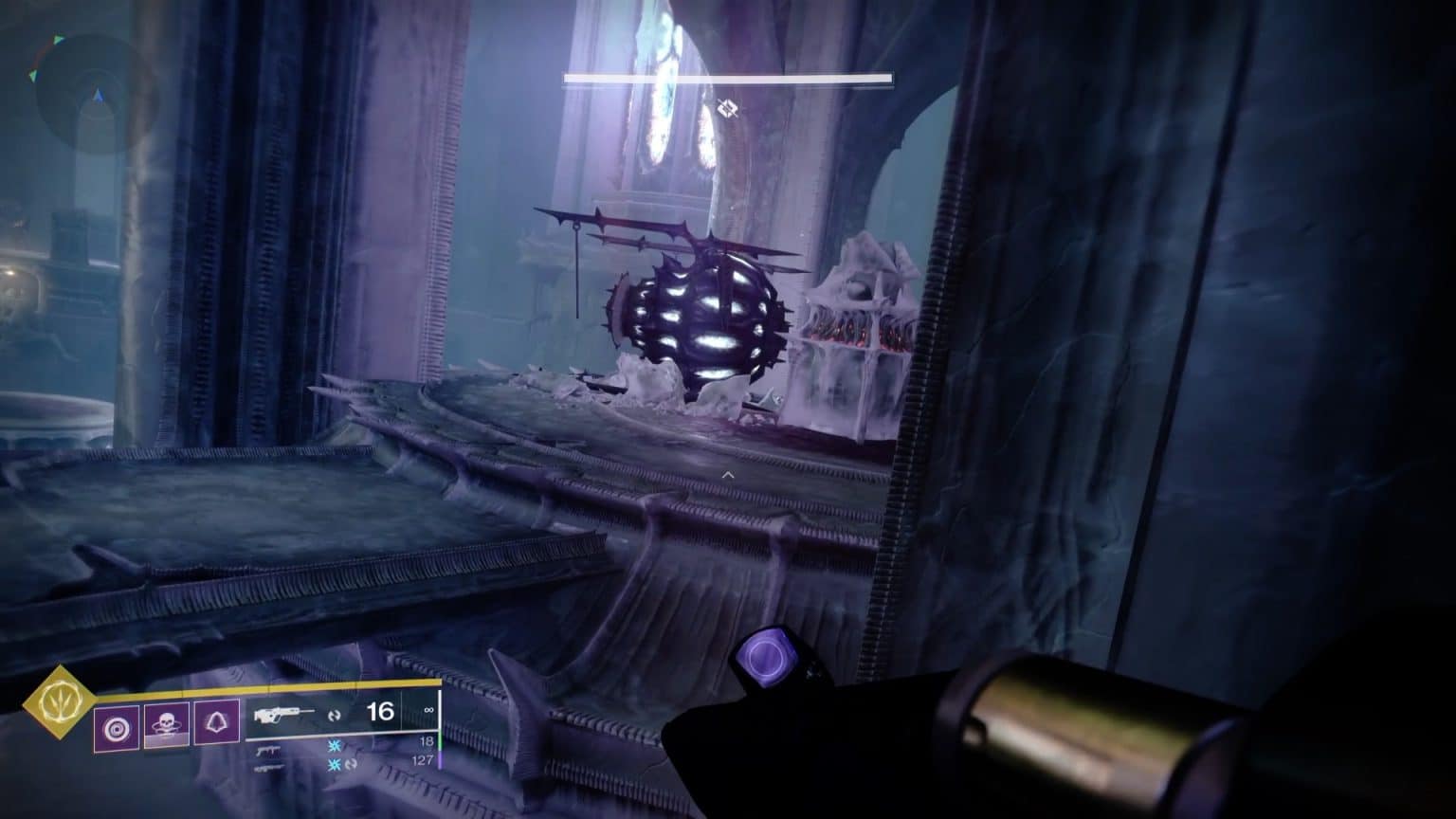Screen dimensions: 1456x819
Task: Click the green special ammo bar segment
Action: pyautogui.click(x=440, y=742)
